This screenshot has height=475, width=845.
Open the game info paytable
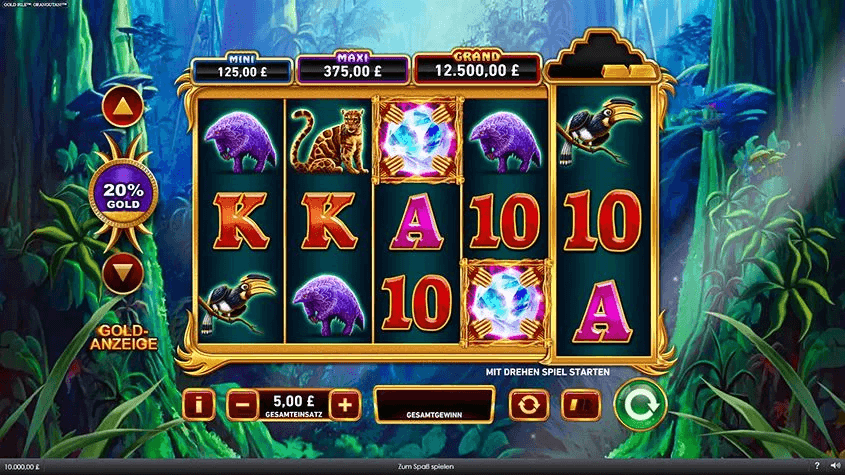(201, 405)
